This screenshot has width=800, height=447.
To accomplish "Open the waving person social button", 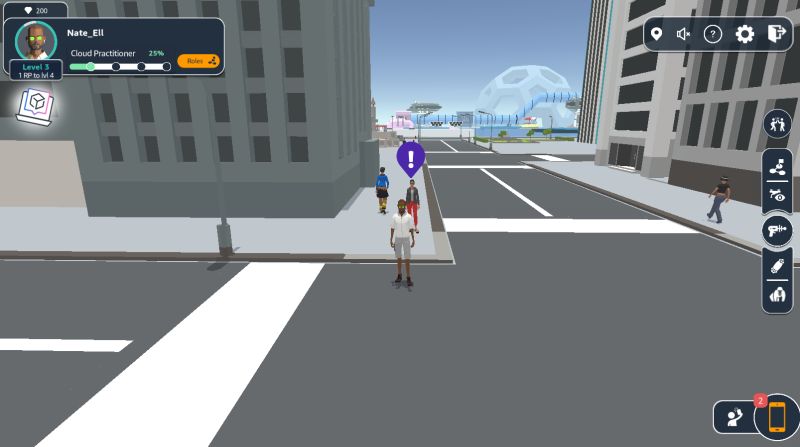I will point(733,417).
